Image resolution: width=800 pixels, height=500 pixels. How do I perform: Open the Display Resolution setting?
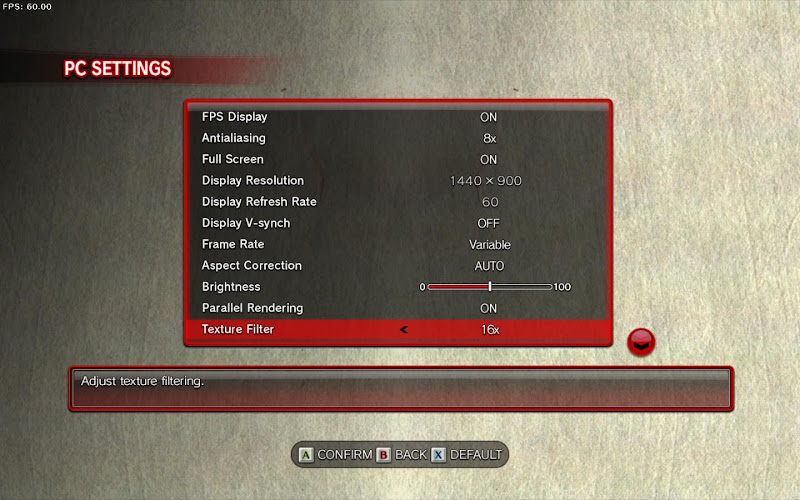(x=396, y=181)
